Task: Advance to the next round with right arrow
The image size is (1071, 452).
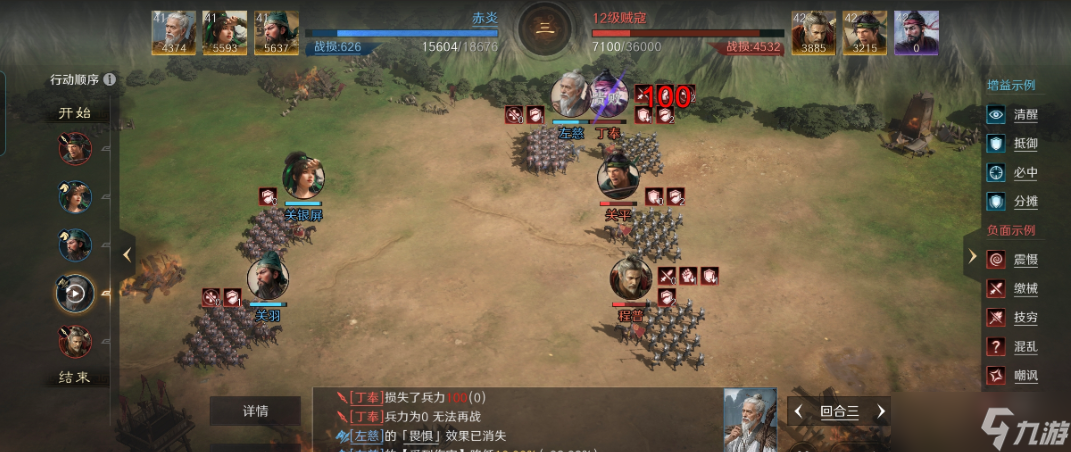Action: 880,411
